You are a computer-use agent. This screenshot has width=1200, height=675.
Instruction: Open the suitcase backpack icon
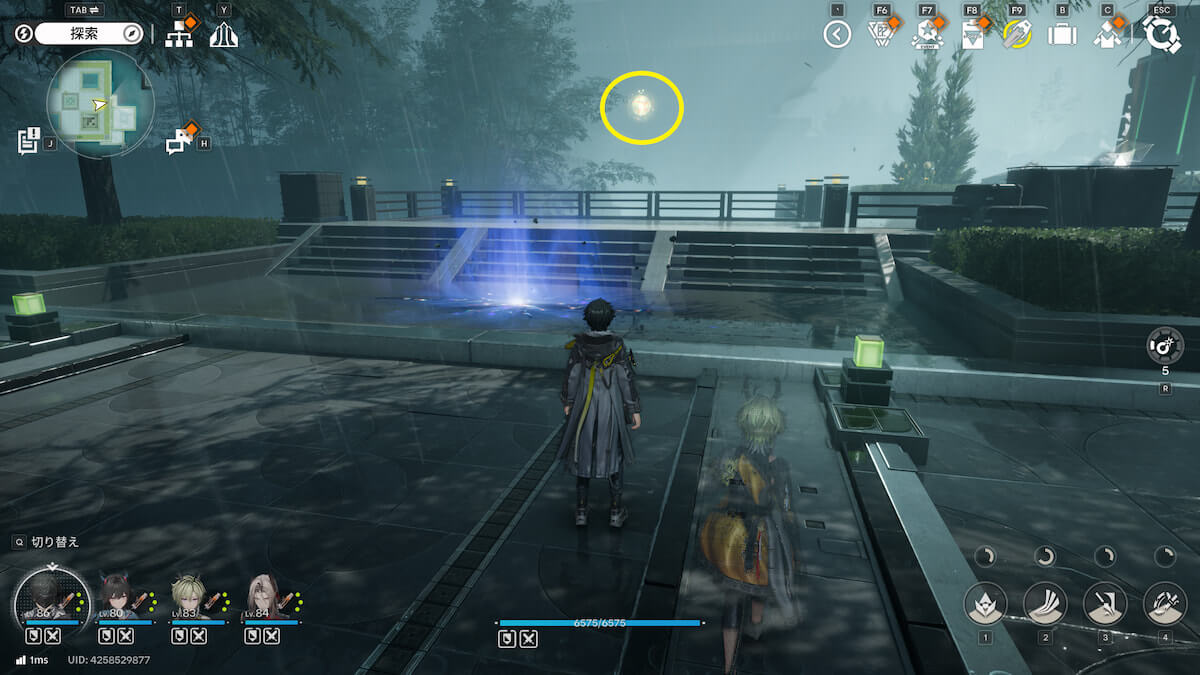[x=1061, y=35]
